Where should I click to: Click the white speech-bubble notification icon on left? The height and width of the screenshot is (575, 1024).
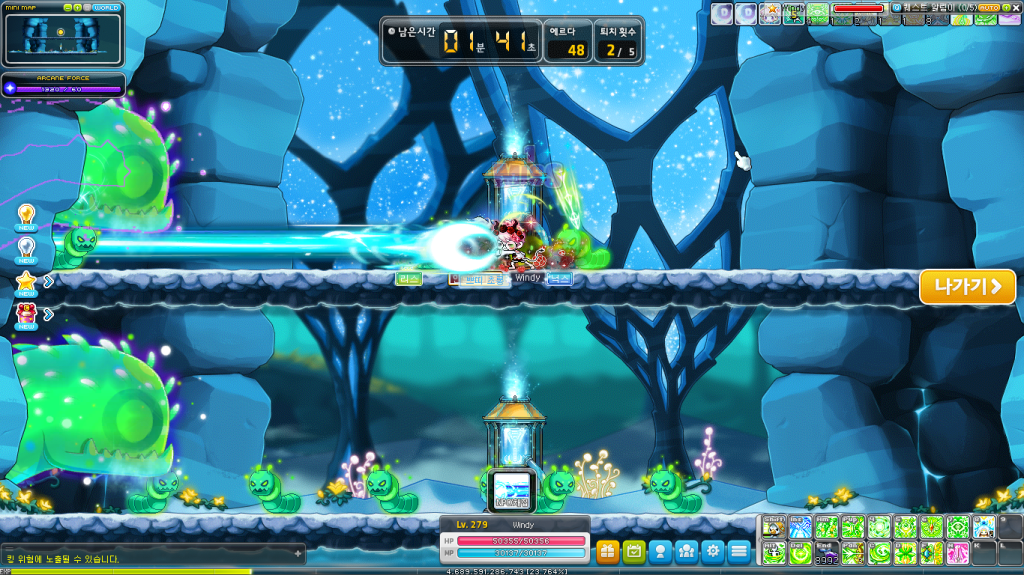[x=27, y=247]
